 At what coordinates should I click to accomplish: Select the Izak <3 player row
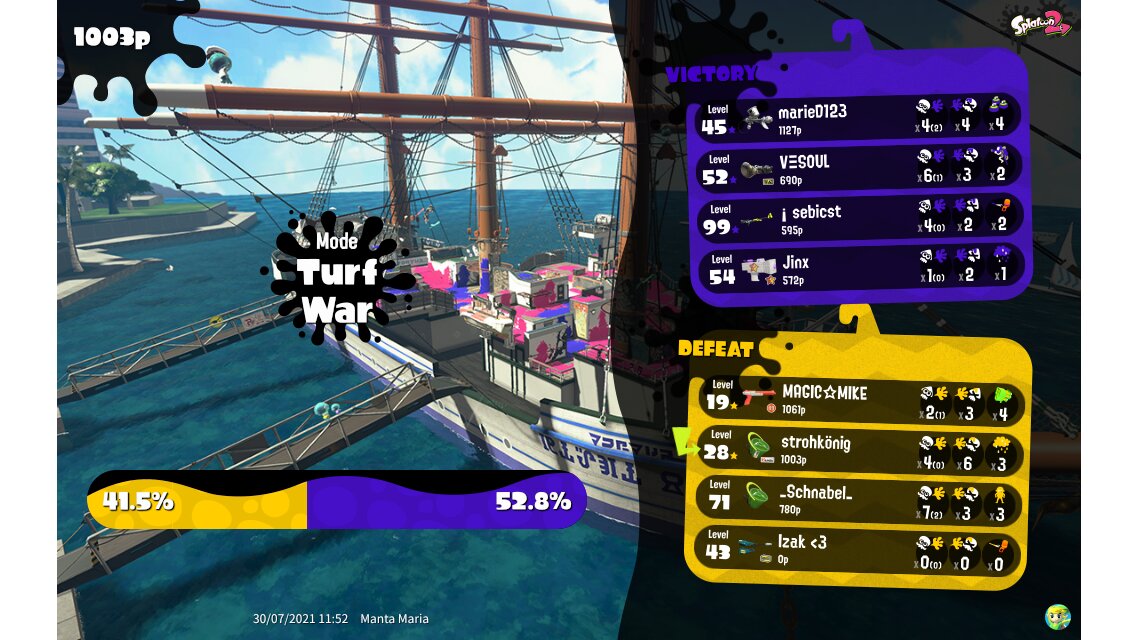[x=858, y=549]
